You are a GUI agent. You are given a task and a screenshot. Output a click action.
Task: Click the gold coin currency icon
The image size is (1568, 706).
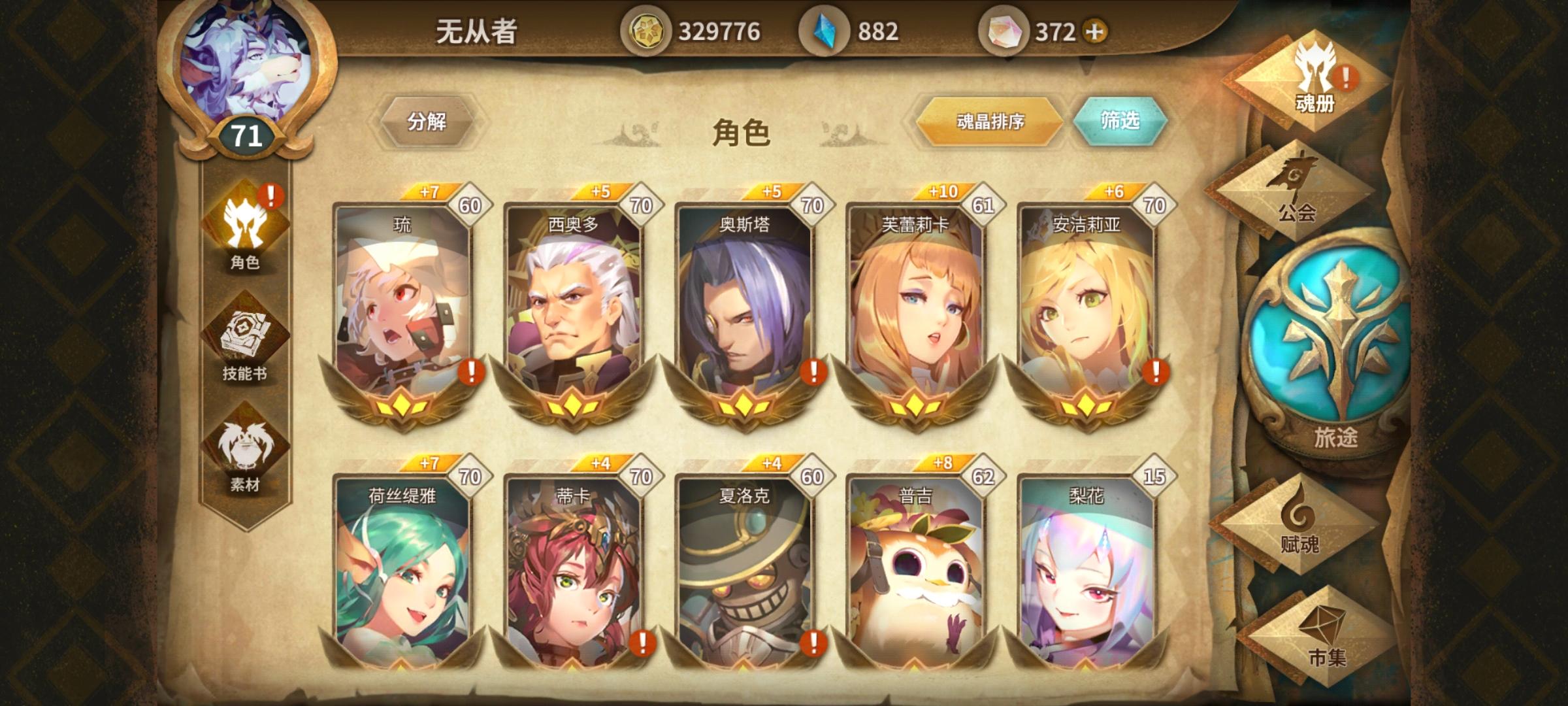pos(649,28)
